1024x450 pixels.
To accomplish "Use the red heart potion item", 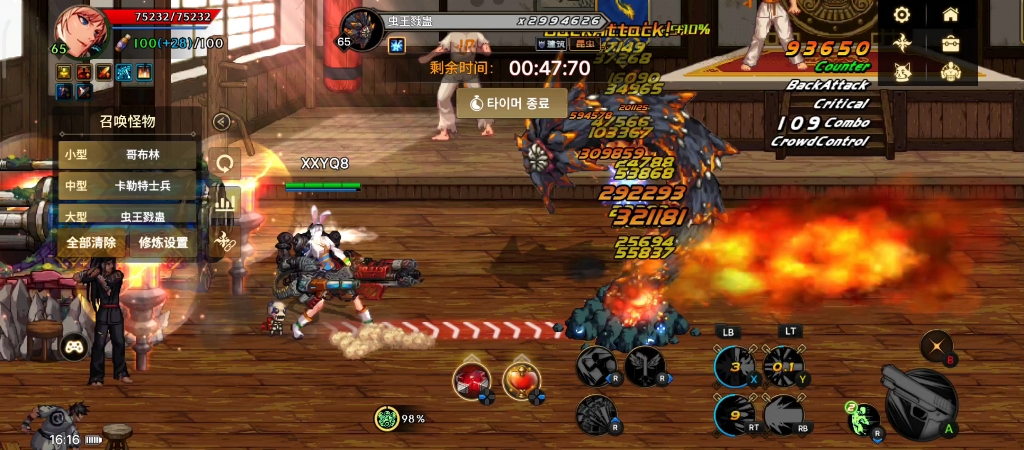I will tap(522, 380).
